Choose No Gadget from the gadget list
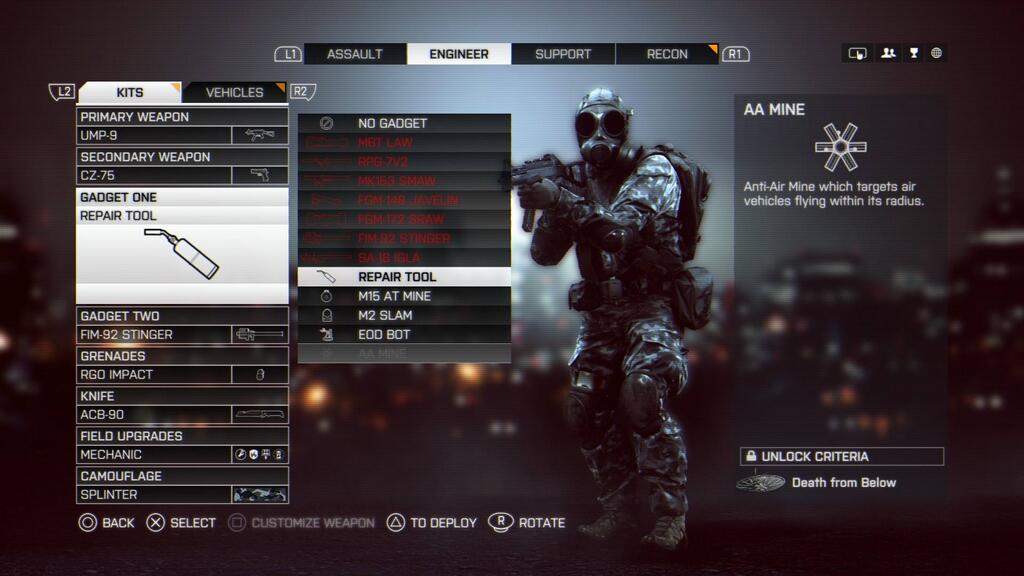The height and width of the screenshot is (576, 1024). (404, 123)
